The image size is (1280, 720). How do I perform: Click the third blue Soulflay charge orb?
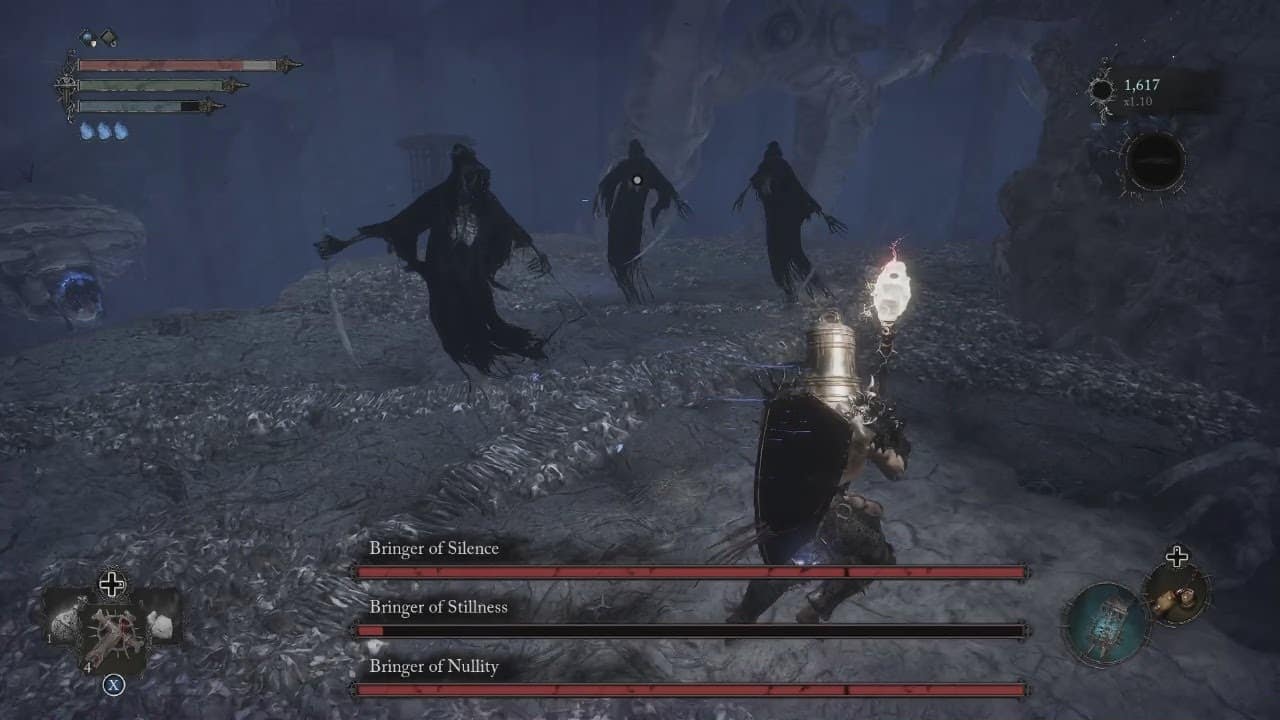119,130
